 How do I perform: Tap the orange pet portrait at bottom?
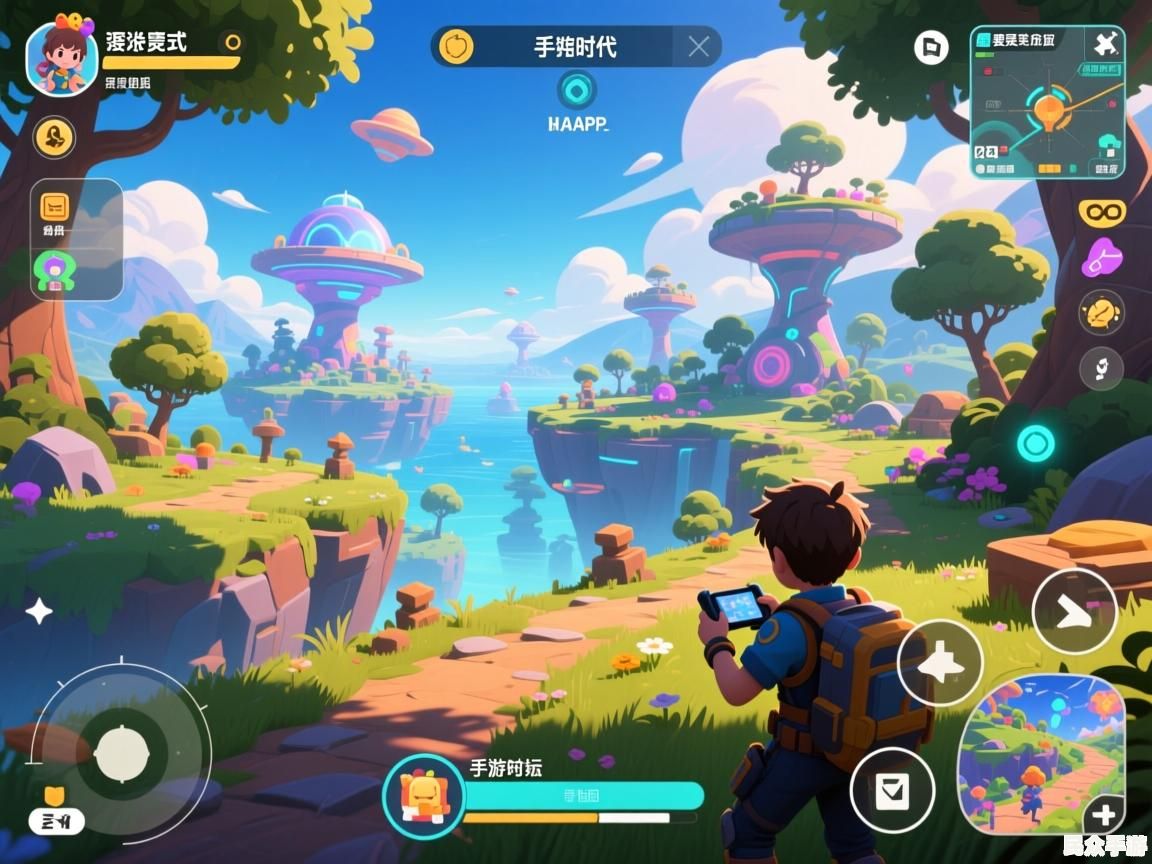tap(423, 795)
